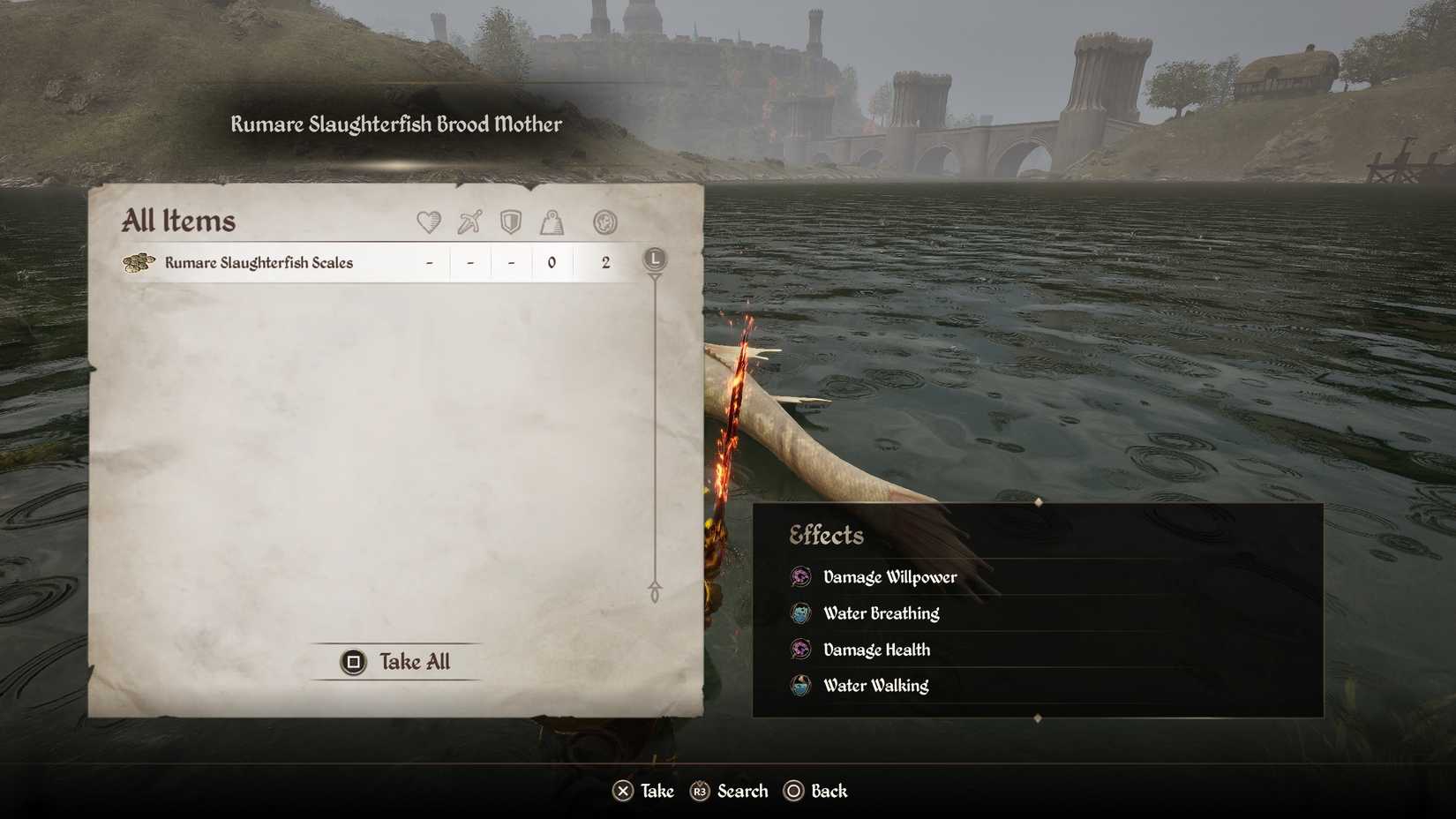Select the gold coin value column icon
The width and height of the screenshot is (1456, 819).
605,223
